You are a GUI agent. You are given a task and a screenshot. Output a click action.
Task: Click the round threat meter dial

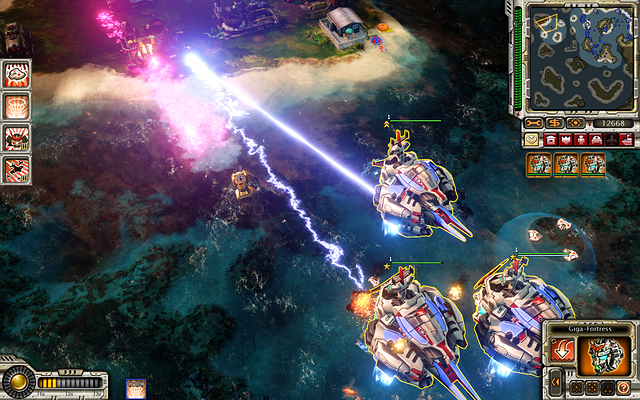(x=17, y=382)
